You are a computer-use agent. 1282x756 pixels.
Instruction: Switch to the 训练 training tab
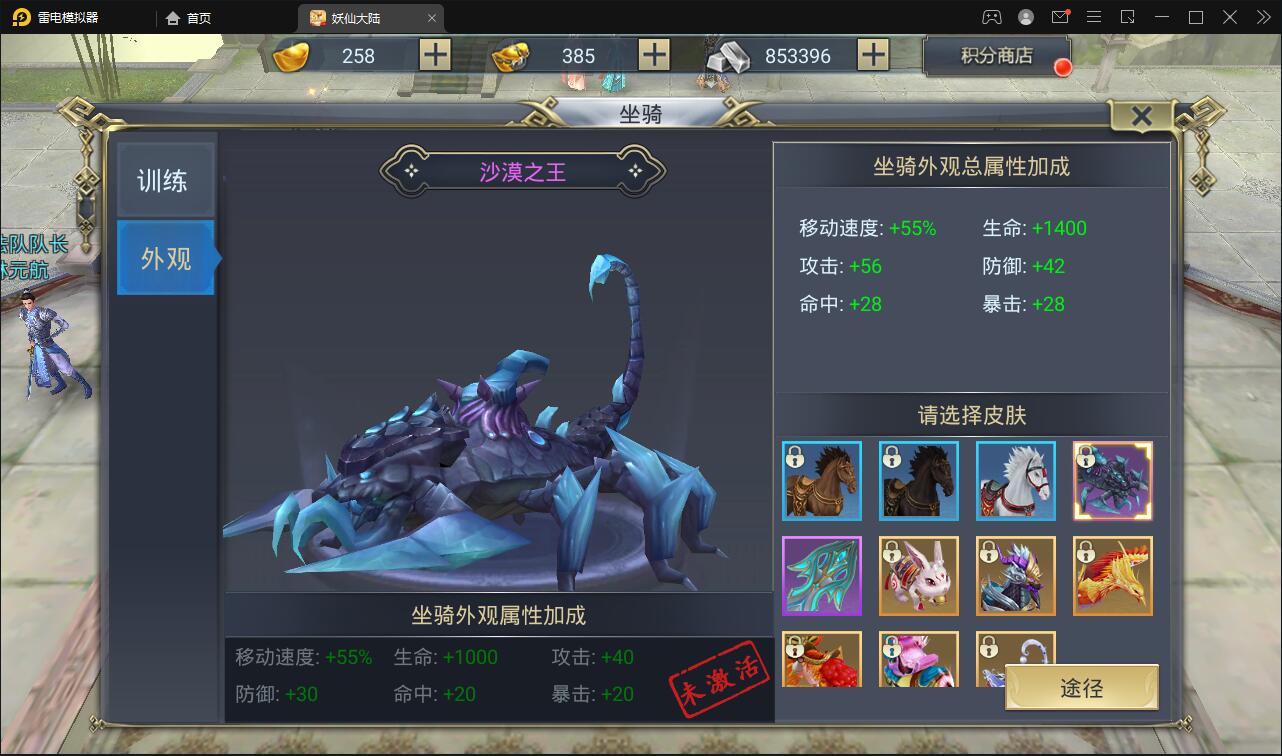(x=165, y=178)
